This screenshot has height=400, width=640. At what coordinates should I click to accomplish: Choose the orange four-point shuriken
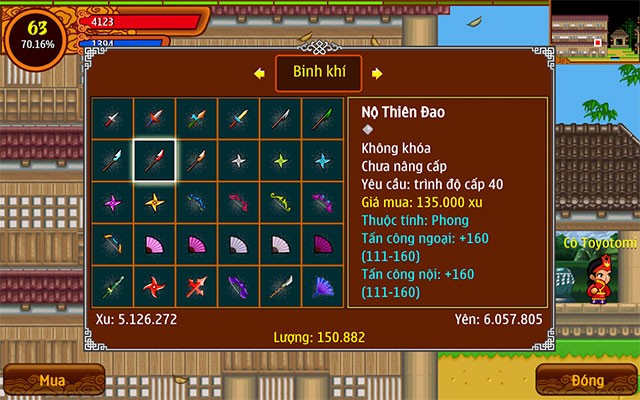154,201
